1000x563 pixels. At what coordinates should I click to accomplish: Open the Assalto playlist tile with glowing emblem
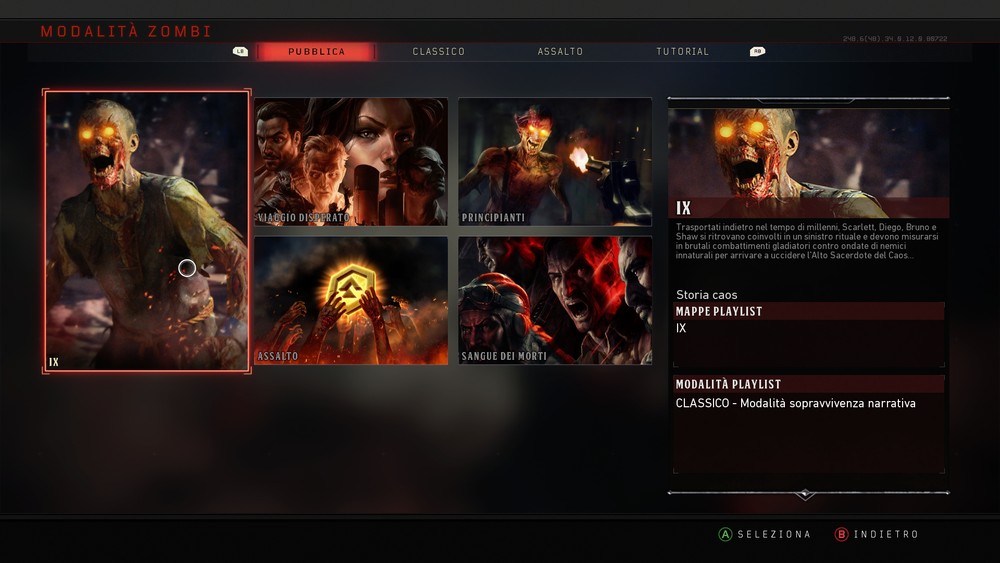click(350, 300)
